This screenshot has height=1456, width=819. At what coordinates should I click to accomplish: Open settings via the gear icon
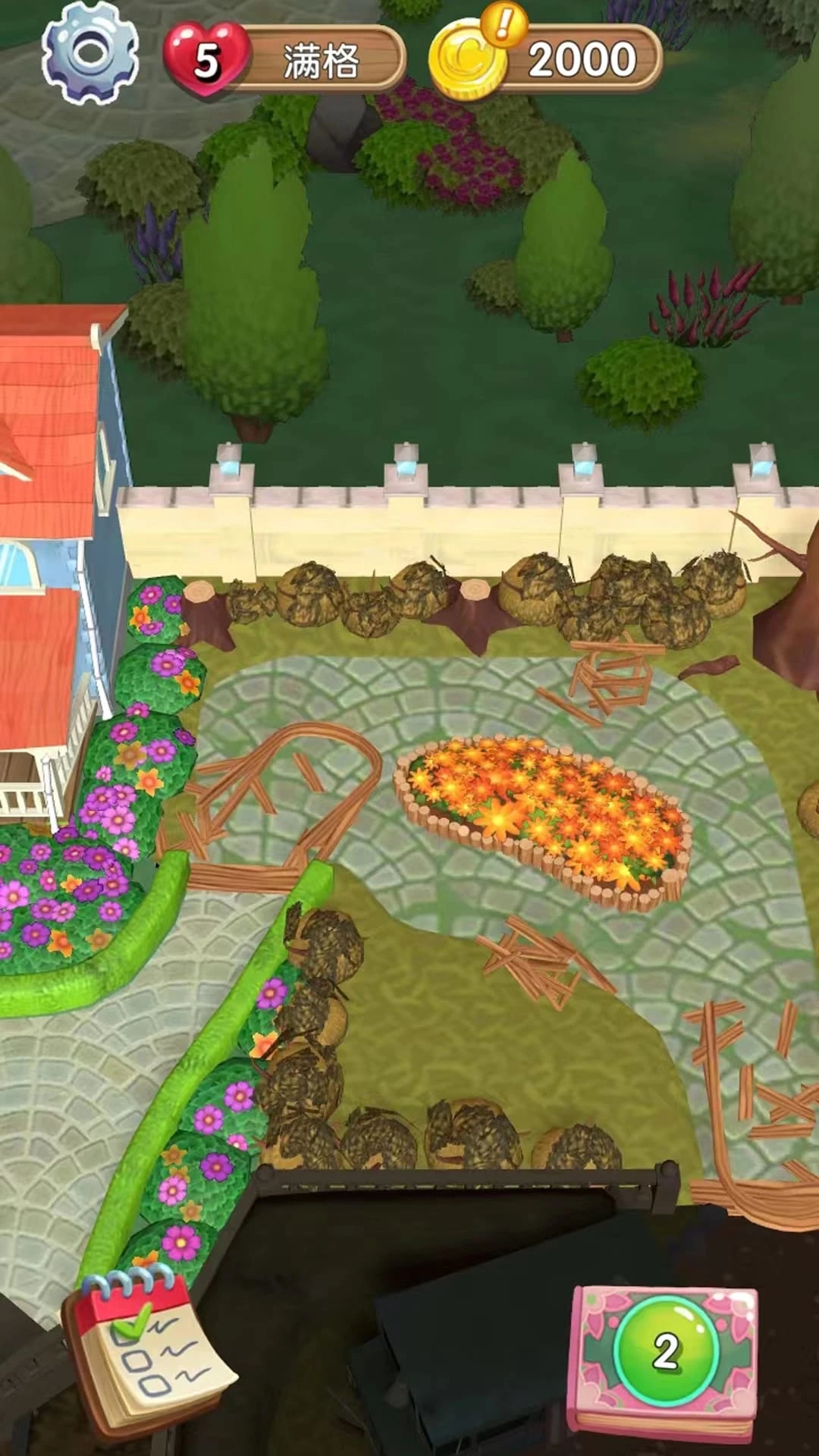coord(90,53)
